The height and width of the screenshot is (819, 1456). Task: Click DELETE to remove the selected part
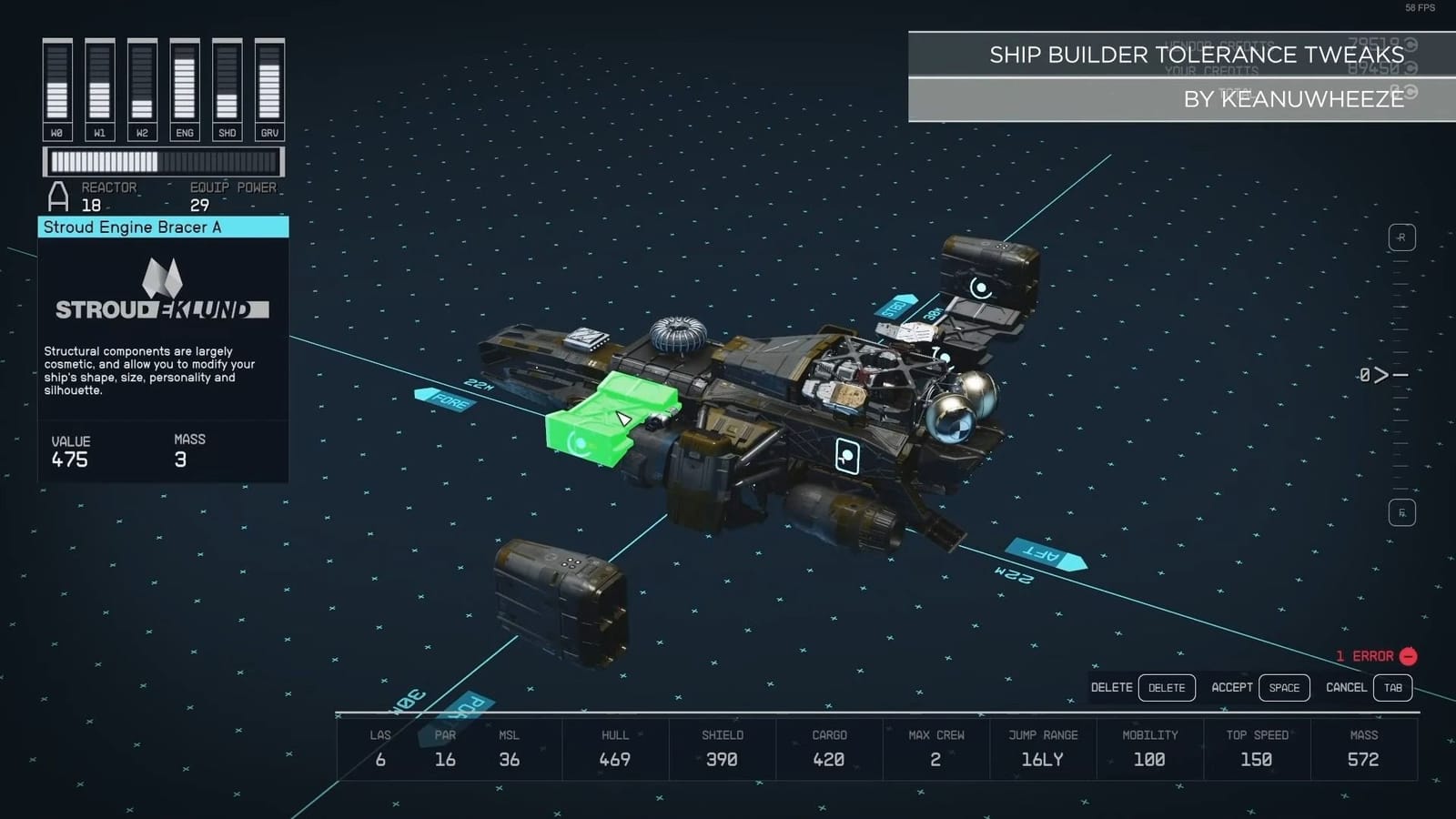pos(1167,688)
